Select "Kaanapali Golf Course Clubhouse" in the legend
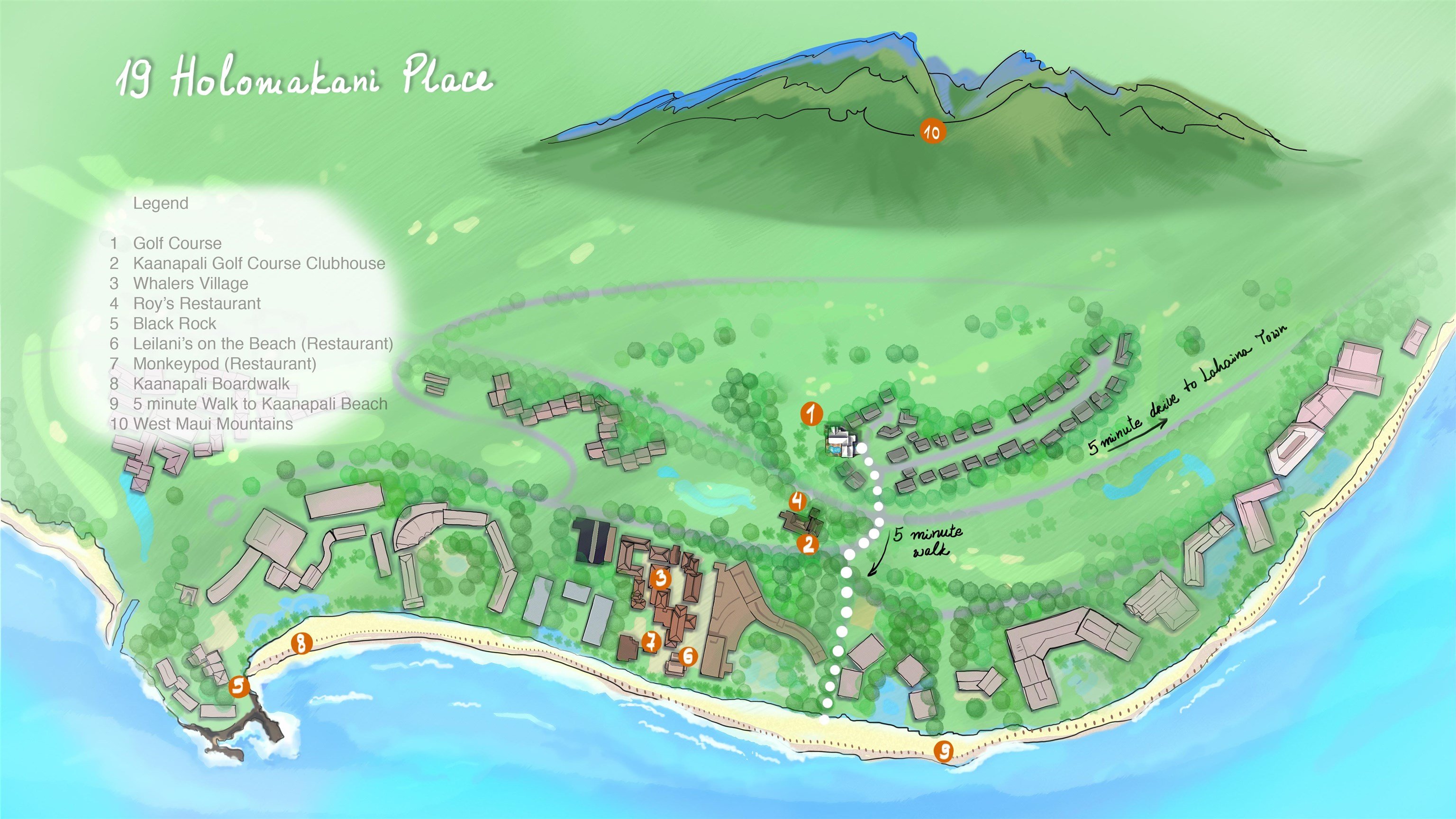This screenshot has width=1456, height=819. pyautogui.click(x=259, y=264)
